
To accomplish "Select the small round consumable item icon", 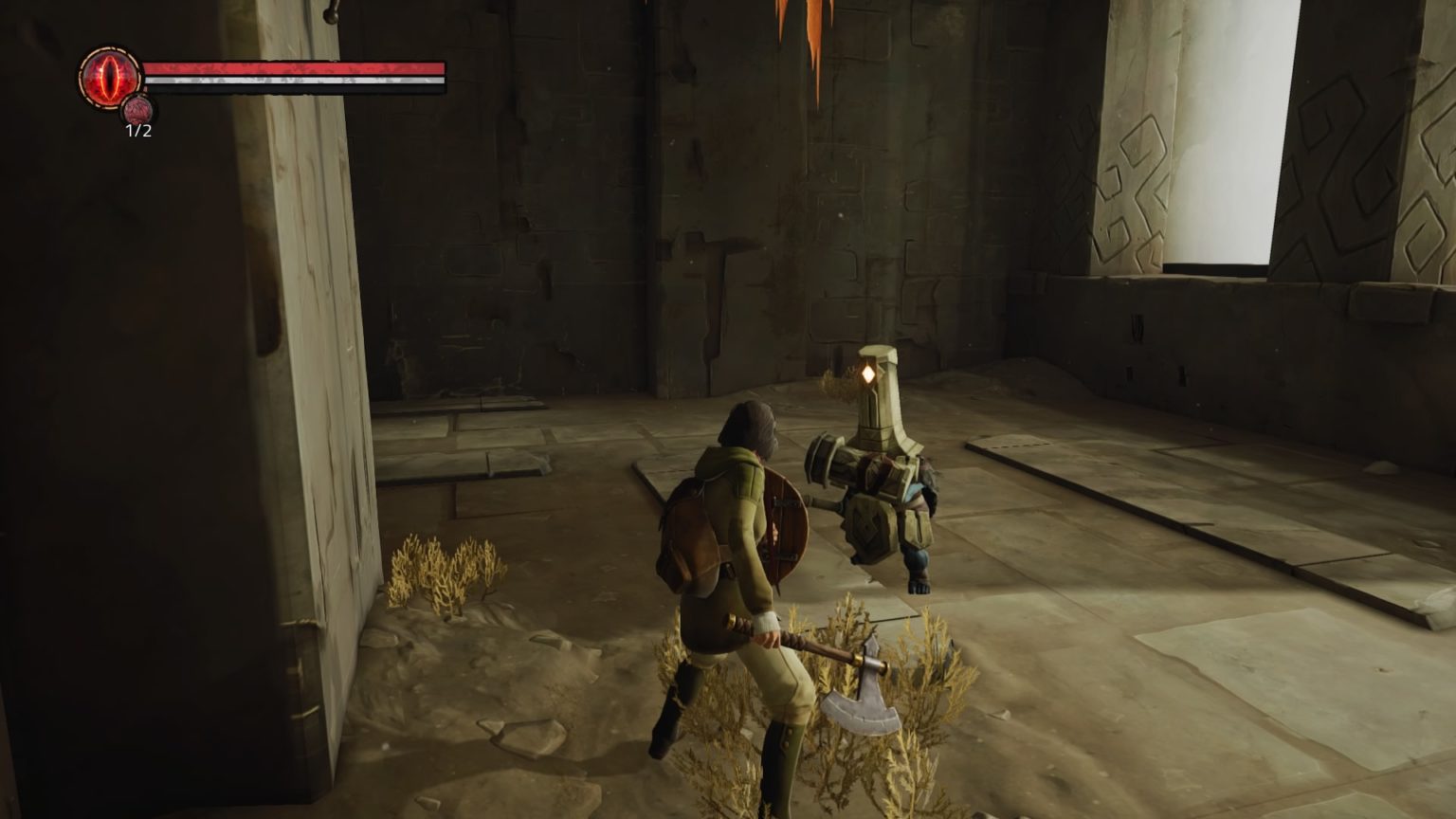I will (x=138, y=109).
